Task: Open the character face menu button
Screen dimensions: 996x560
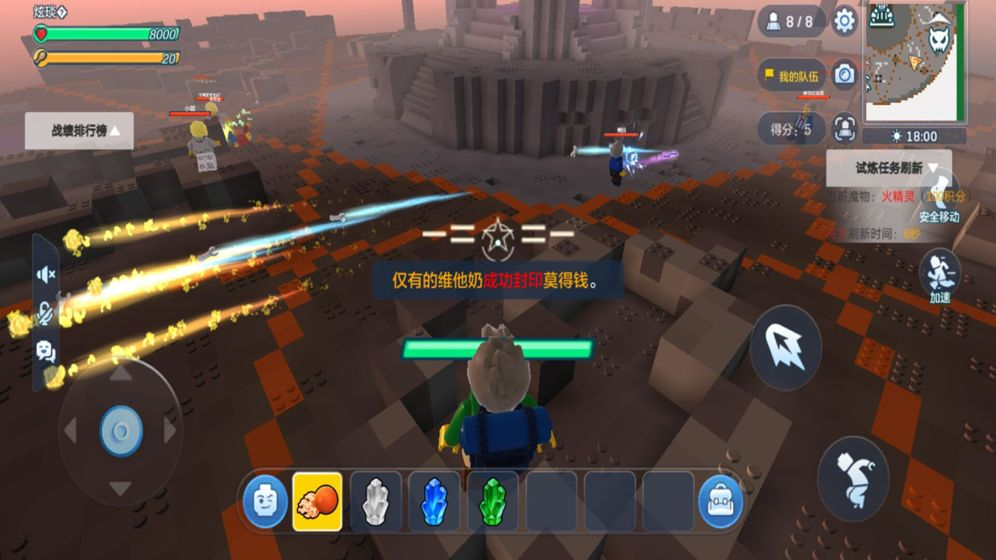Action: 265,501
